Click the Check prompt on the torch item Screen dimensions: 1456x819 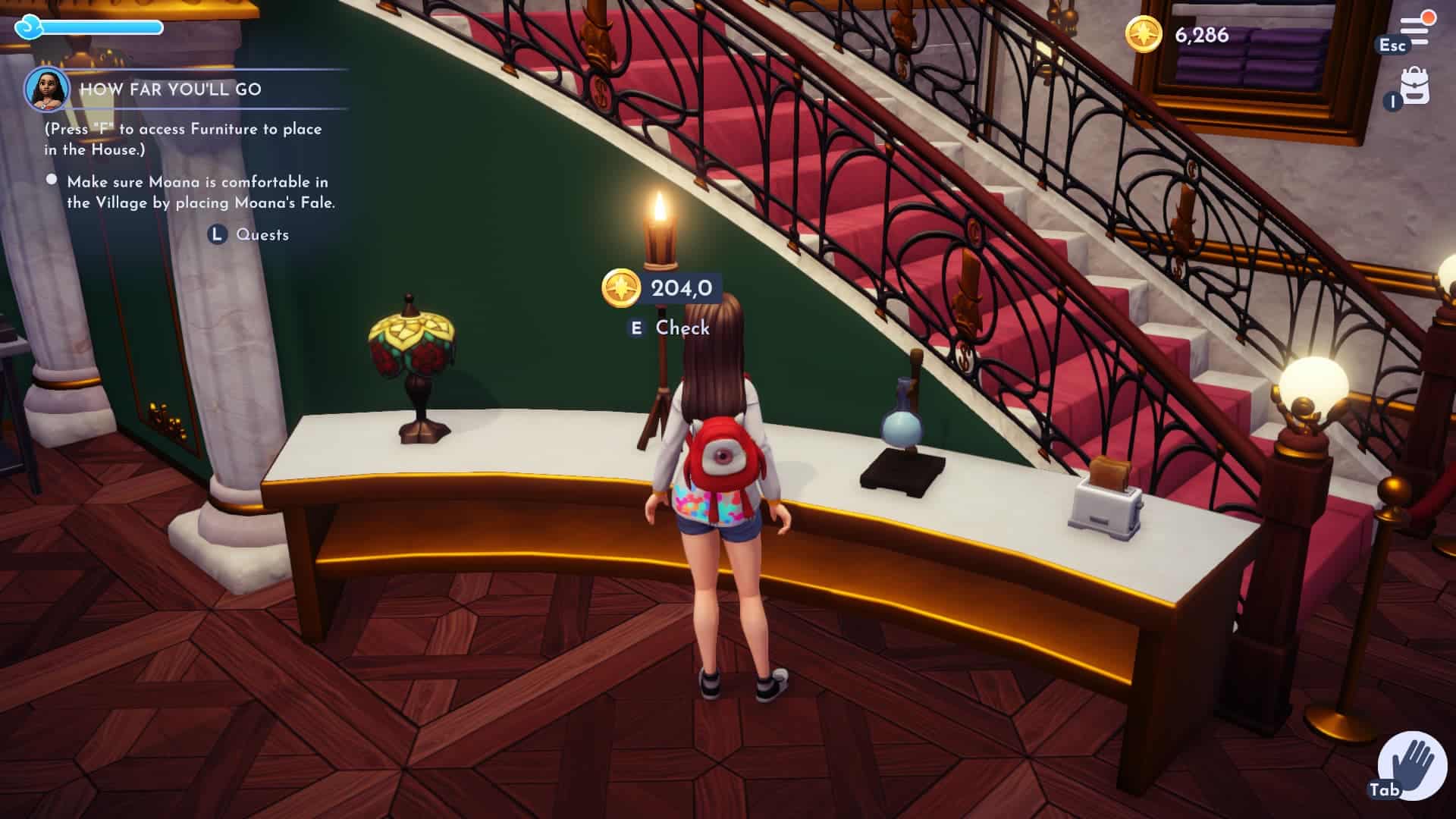682,328
